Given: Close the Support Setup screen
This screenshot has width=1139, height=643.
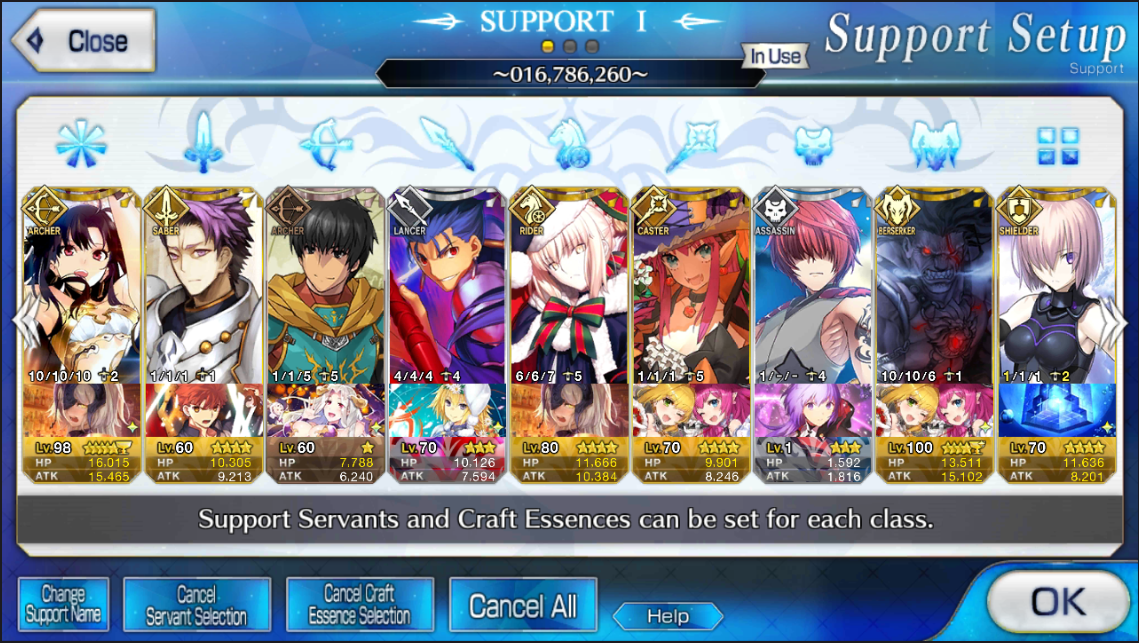Looking at the screenshot, I should (83, 41).
